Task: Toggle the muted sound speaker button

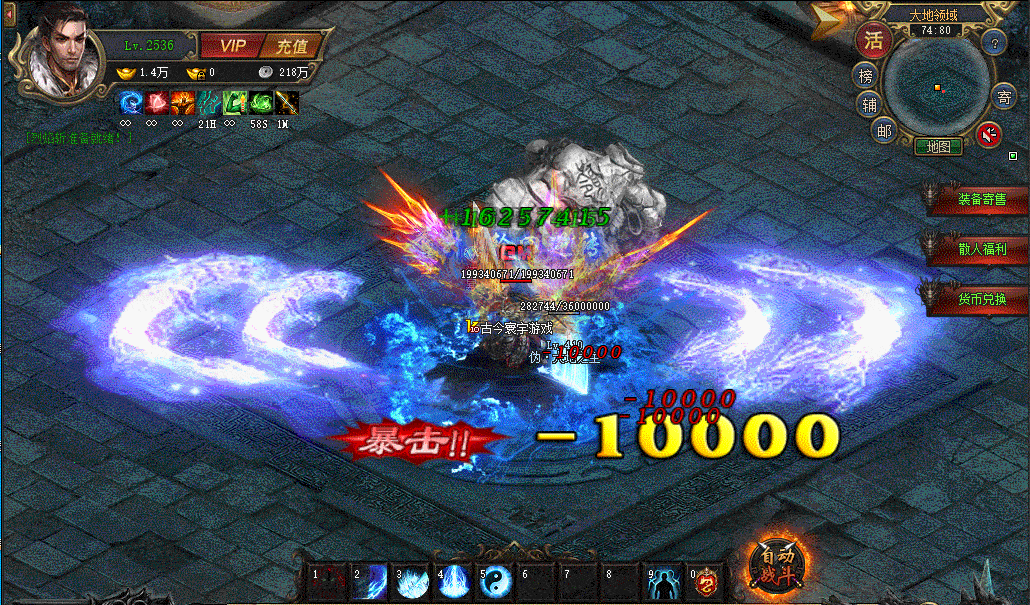Action: [x=990, y=134]
